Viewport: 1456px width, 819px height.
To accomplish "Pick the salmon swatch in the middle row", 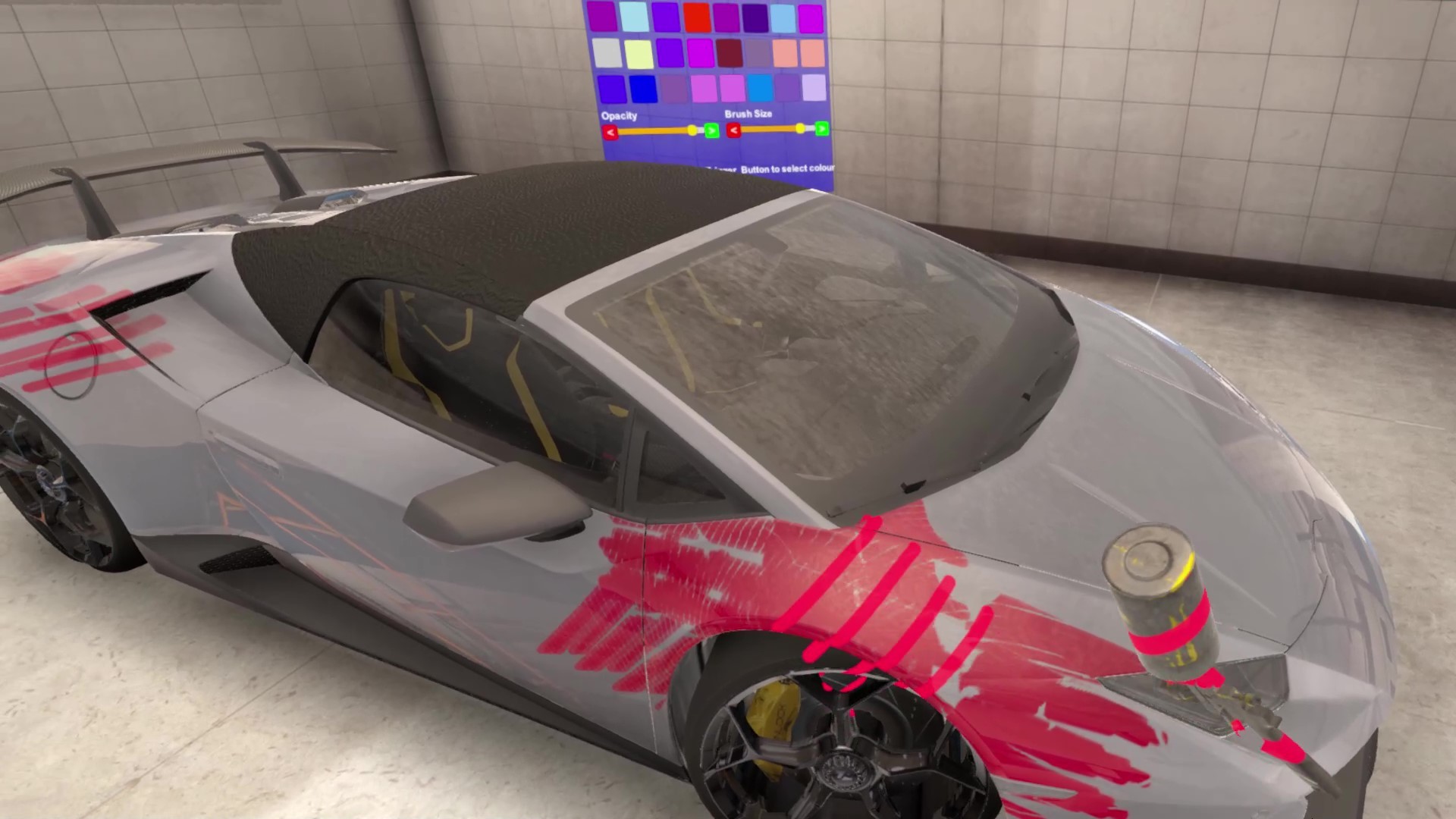I will (784, 52).
